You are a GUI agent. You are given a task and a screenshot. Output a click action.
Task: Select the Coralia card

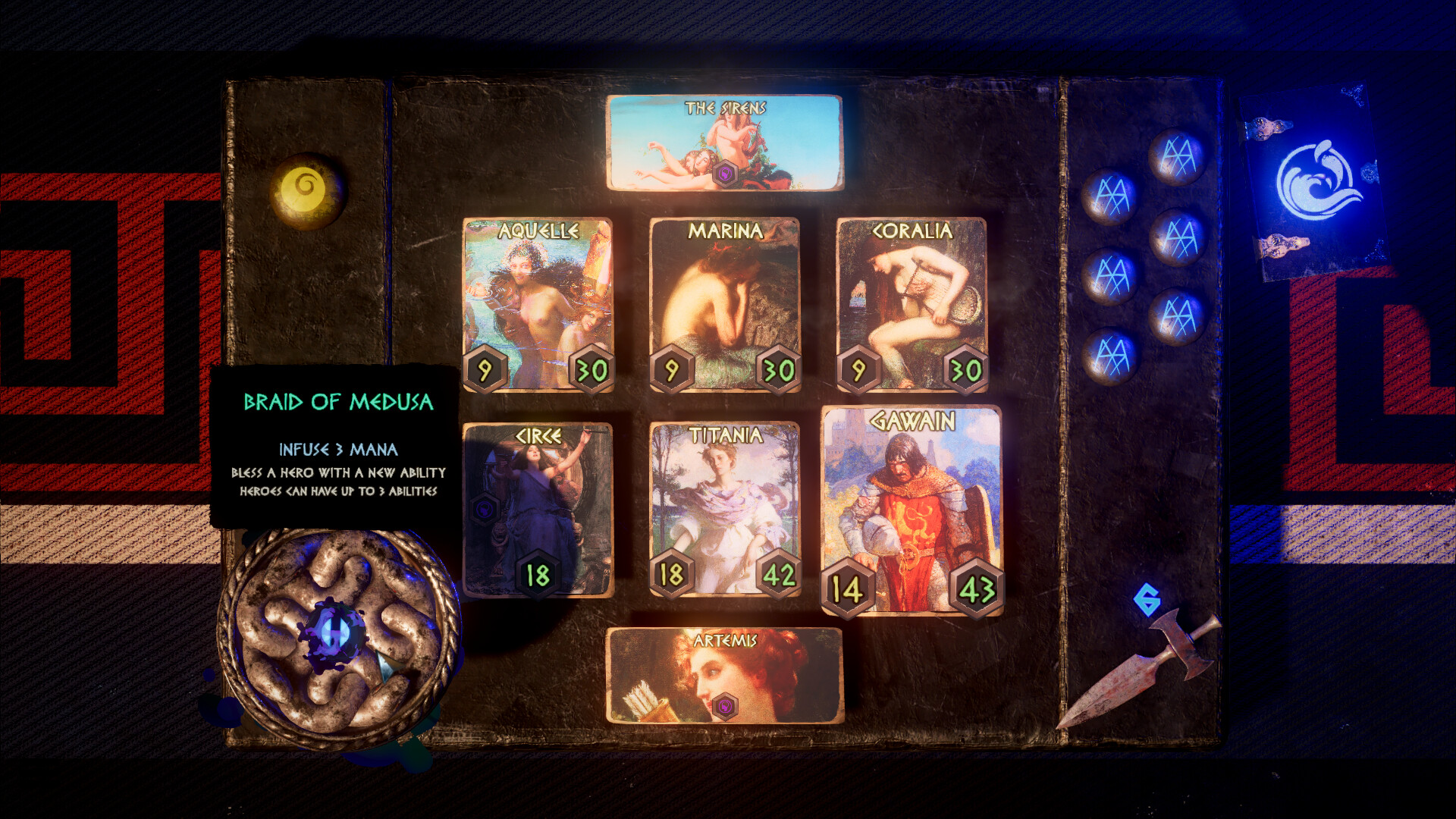coord(910,303)
